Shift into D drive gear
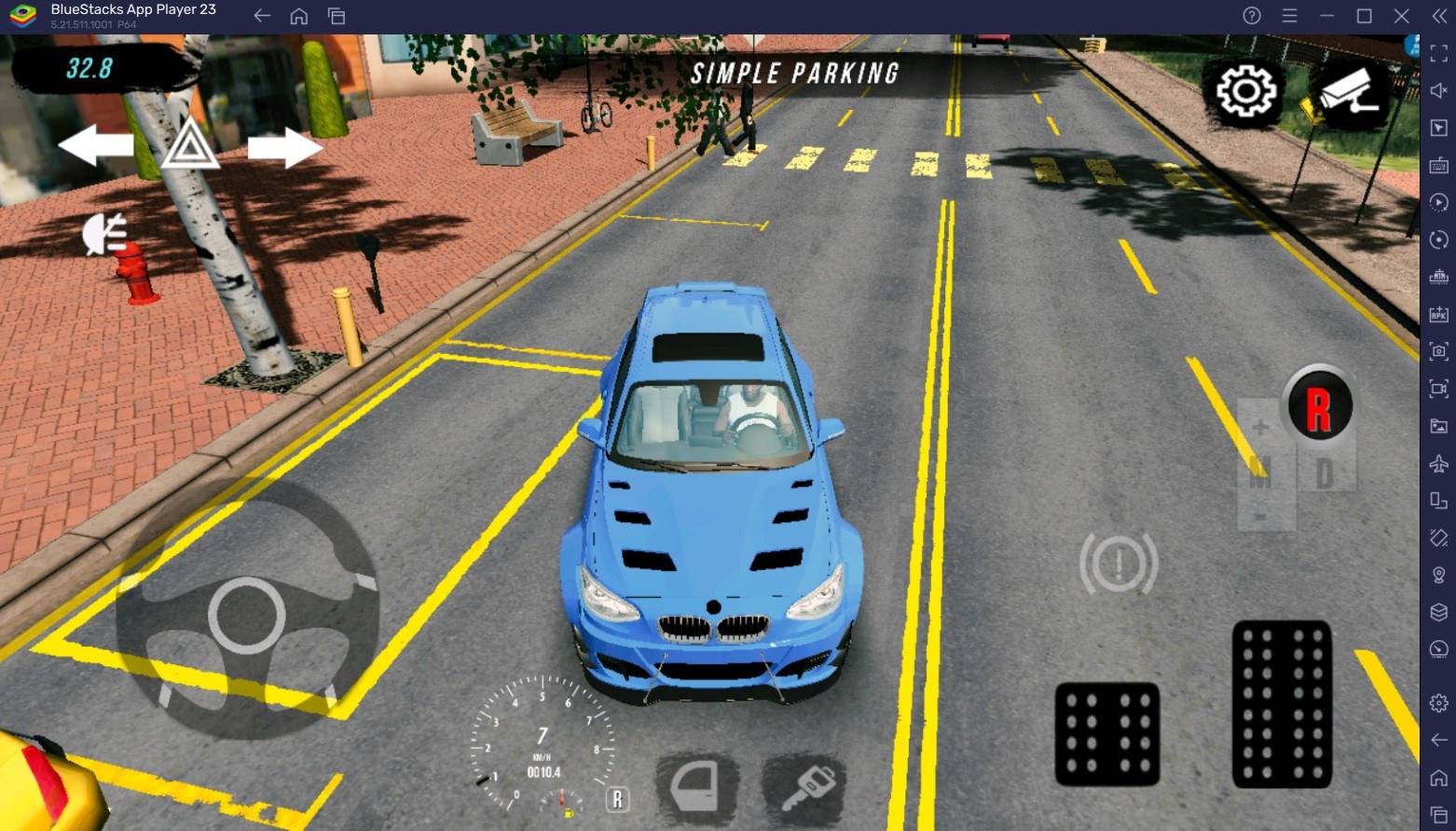Viewport: 1456px width, 831px height. tap(1324, 474)
